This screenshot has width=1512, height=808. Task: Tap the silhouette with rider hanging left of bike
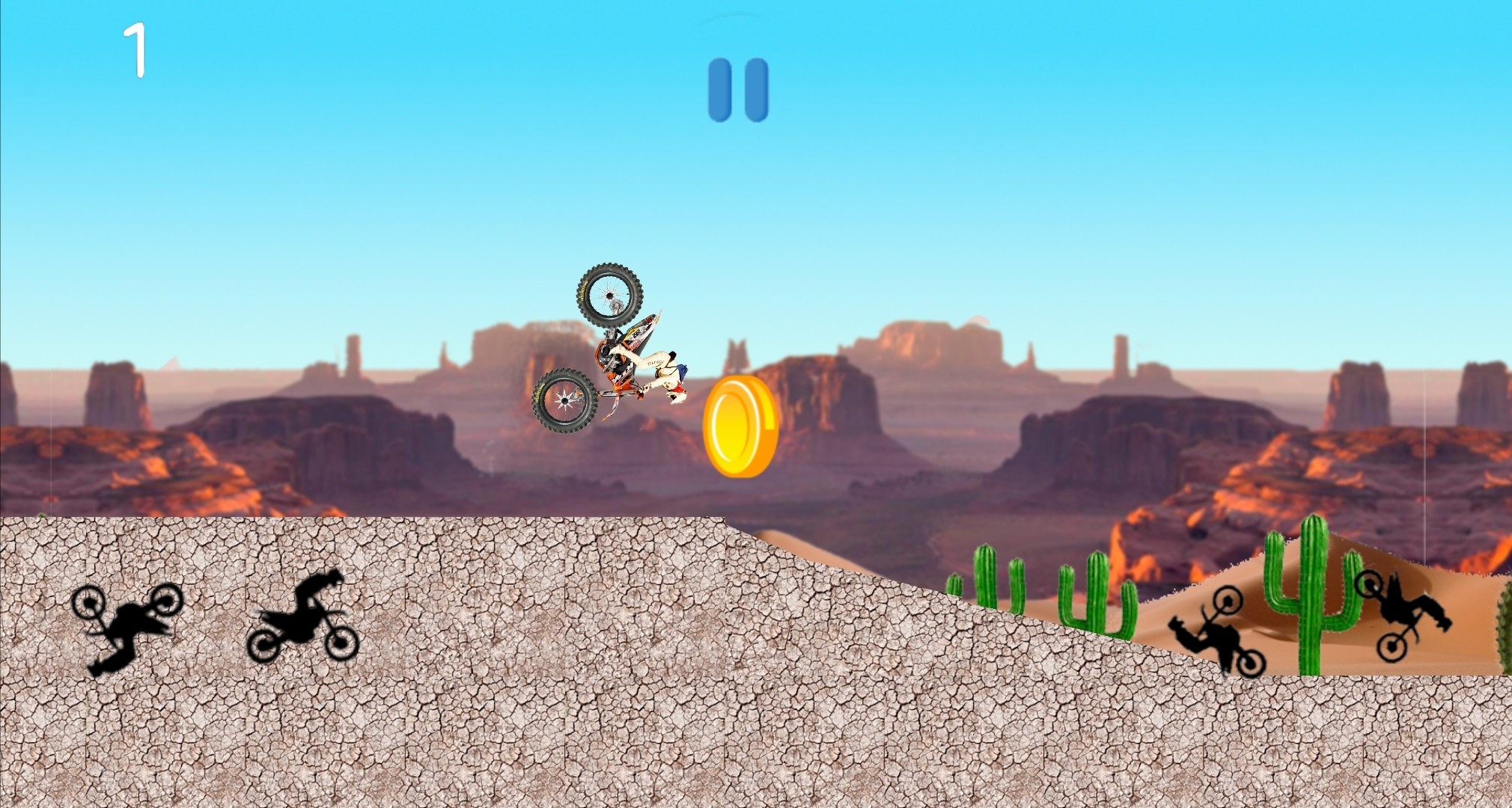[1218, 632]
